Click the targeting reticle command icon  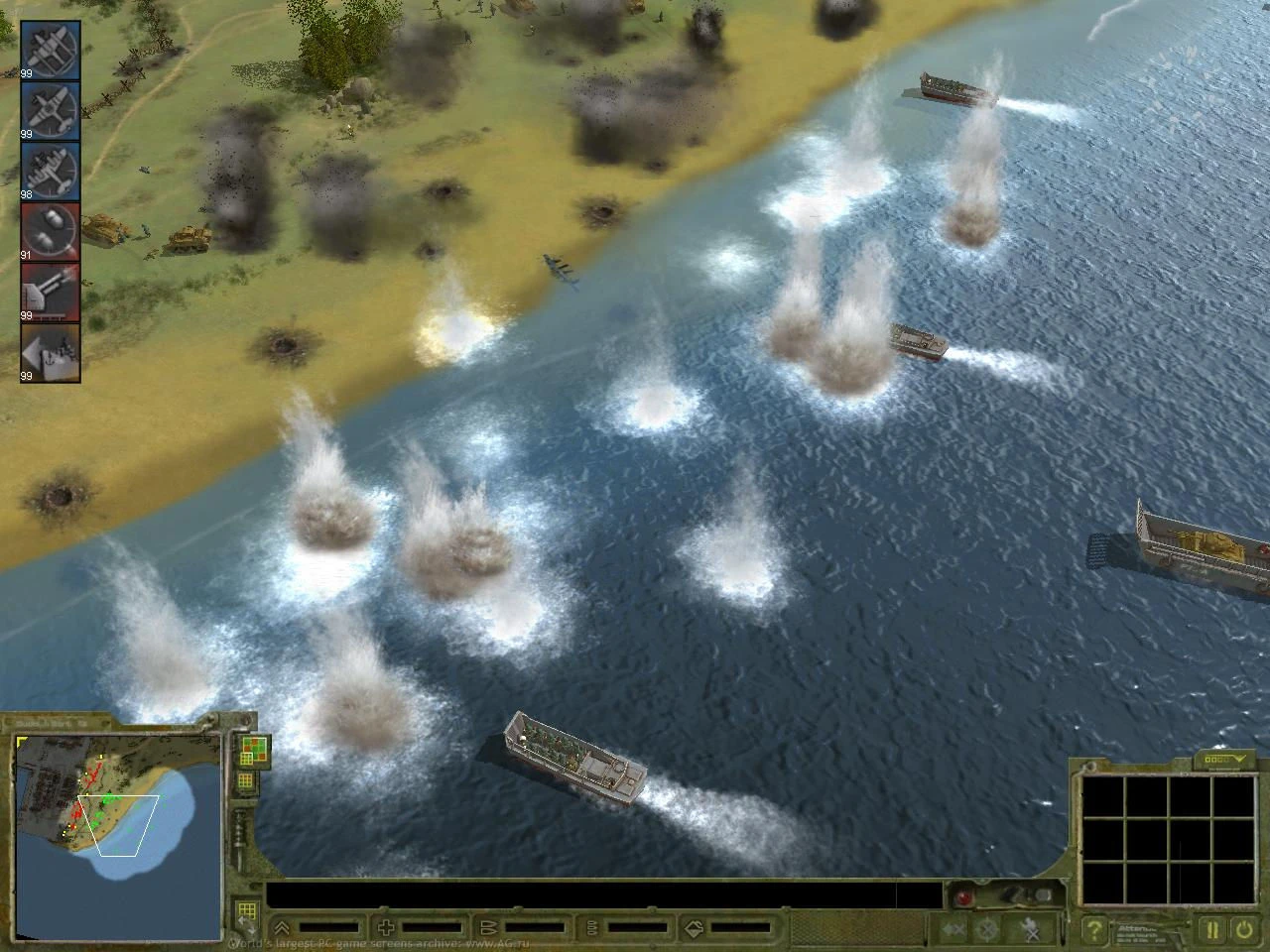(x=987, y=930)
